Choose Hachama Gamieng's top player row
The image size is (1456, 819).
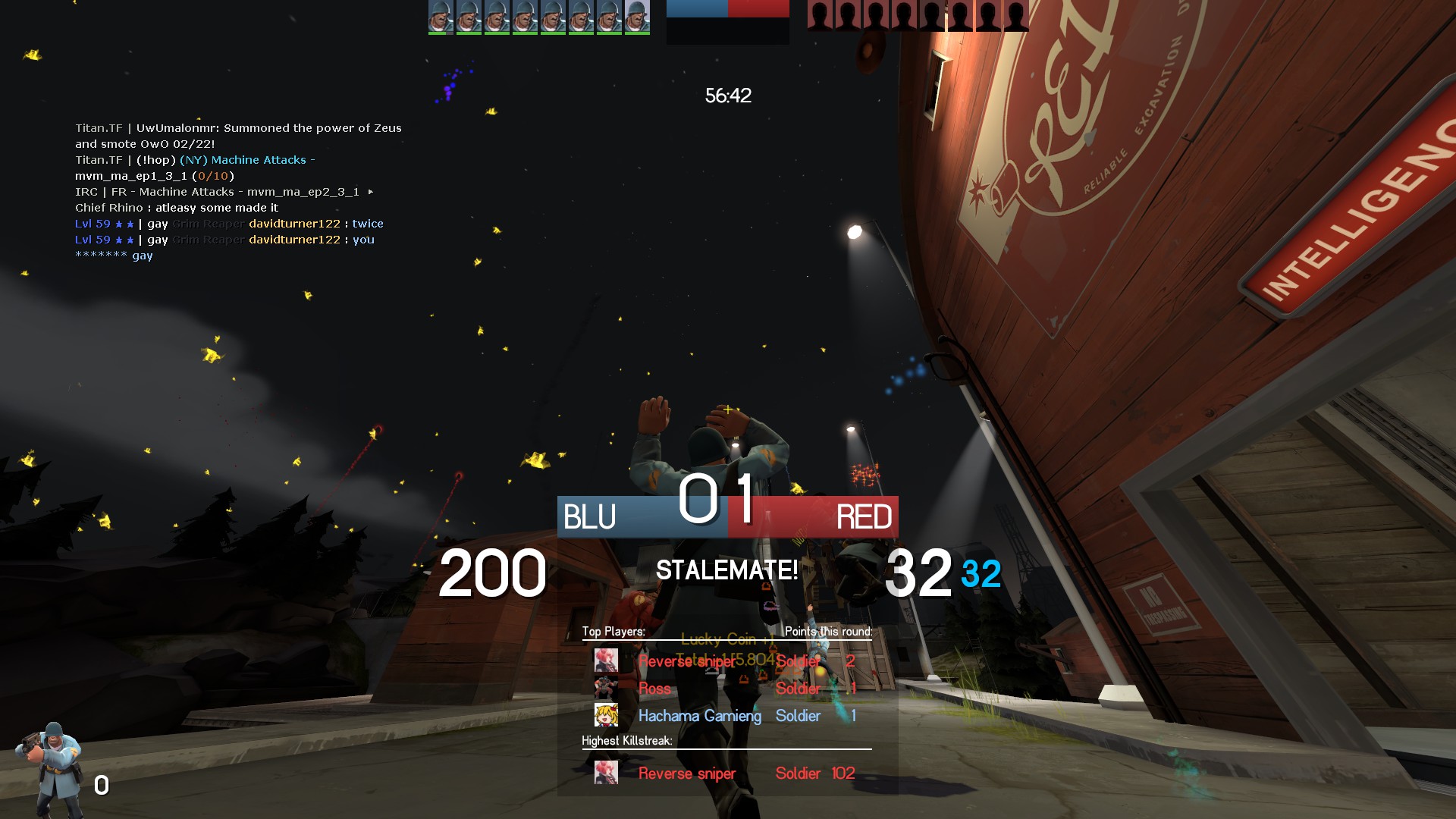pos(726,716)
